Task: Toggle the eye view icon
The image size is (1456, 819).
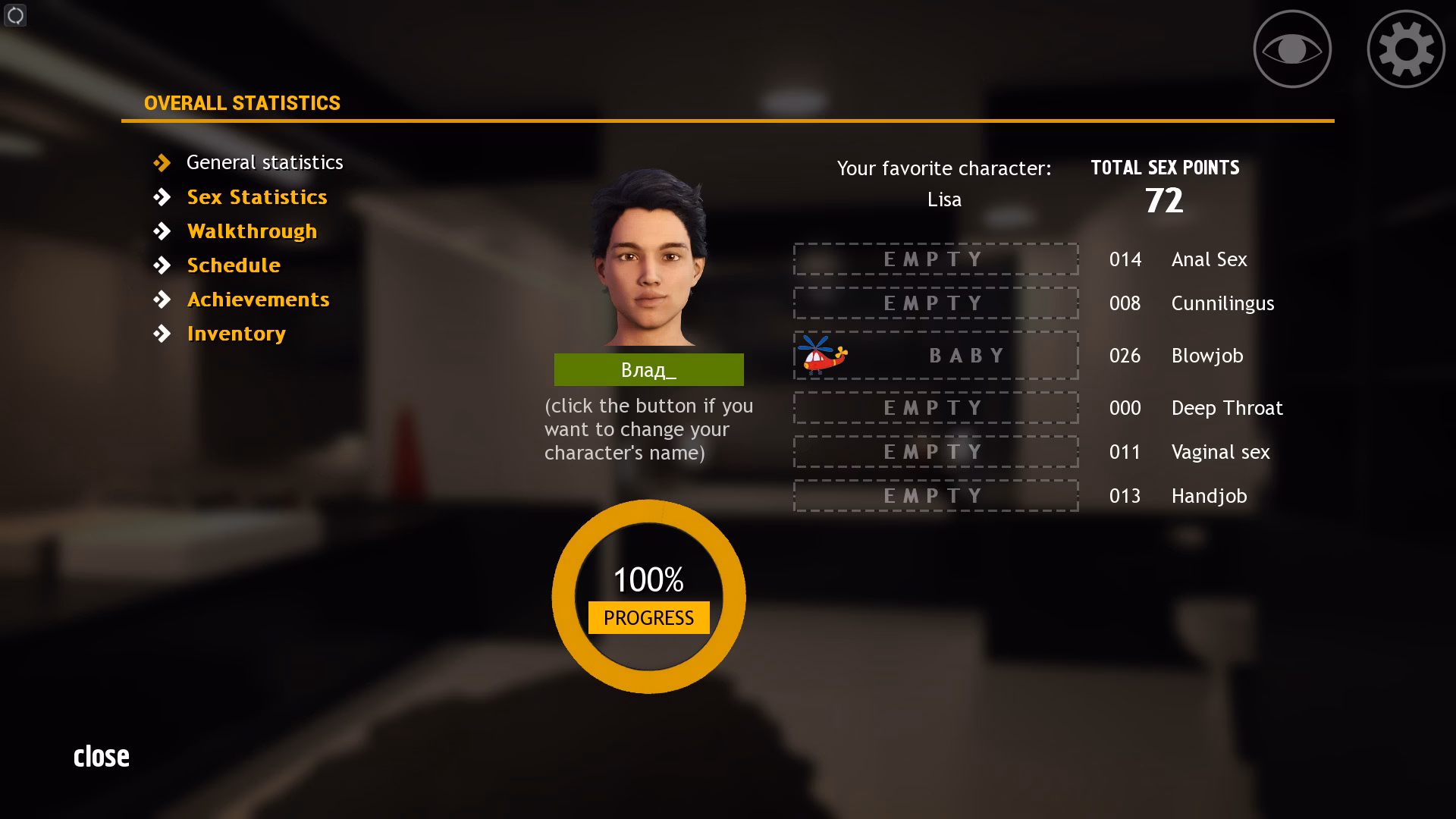Action: pos(1292,48)
